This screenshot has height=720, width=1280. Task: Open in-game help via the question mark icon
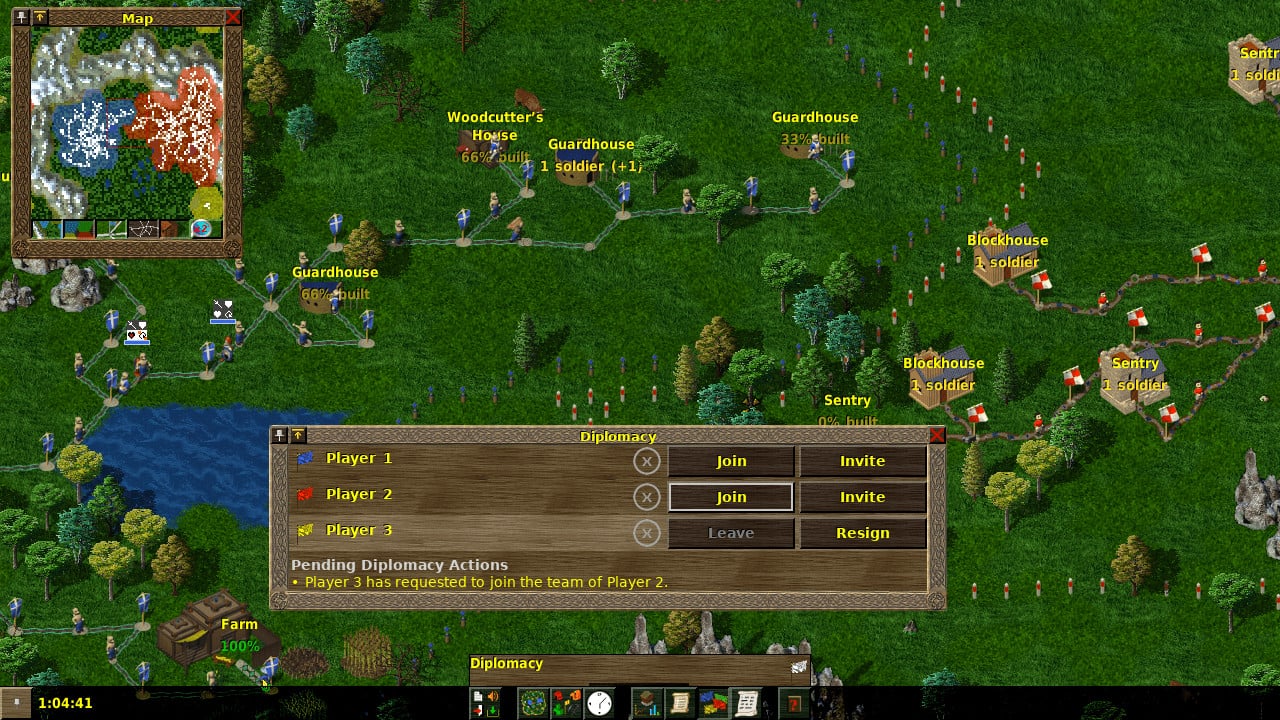pyautogui.click(x=795, y=705)
